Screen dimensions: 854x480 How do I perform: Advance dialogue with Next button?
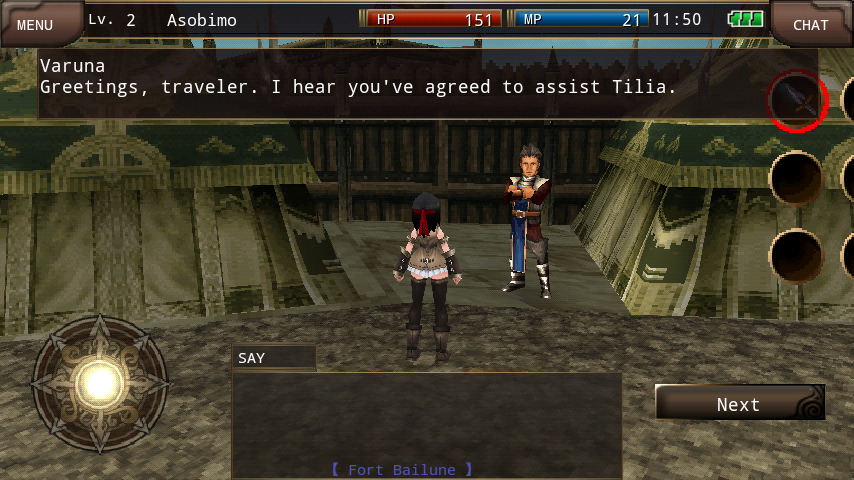(x=739, y=404)
